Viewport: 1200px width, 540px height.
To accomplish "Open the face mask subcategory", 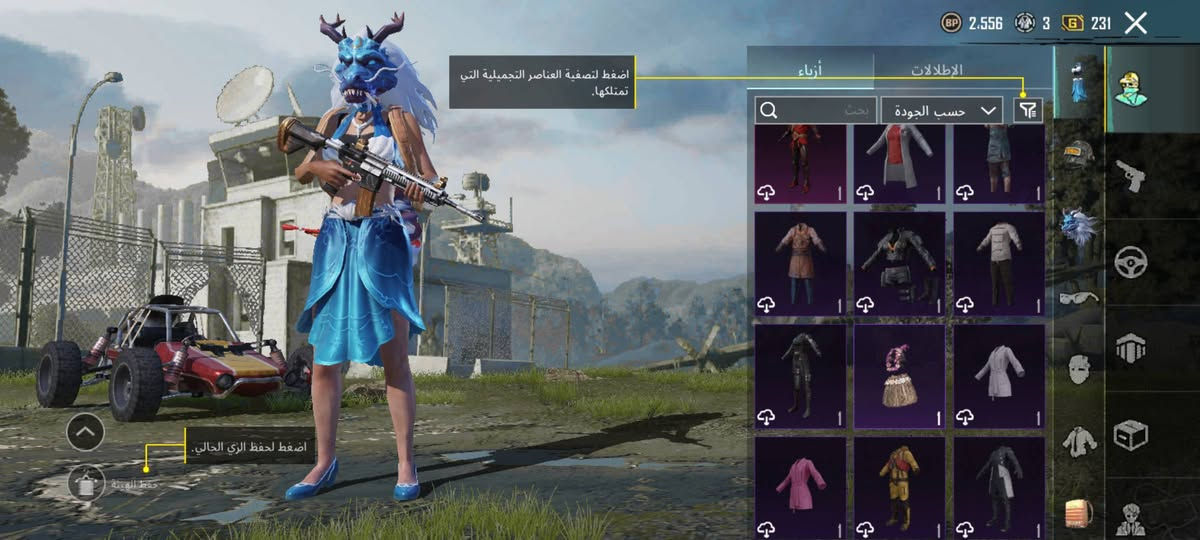I will point(1077,369).
